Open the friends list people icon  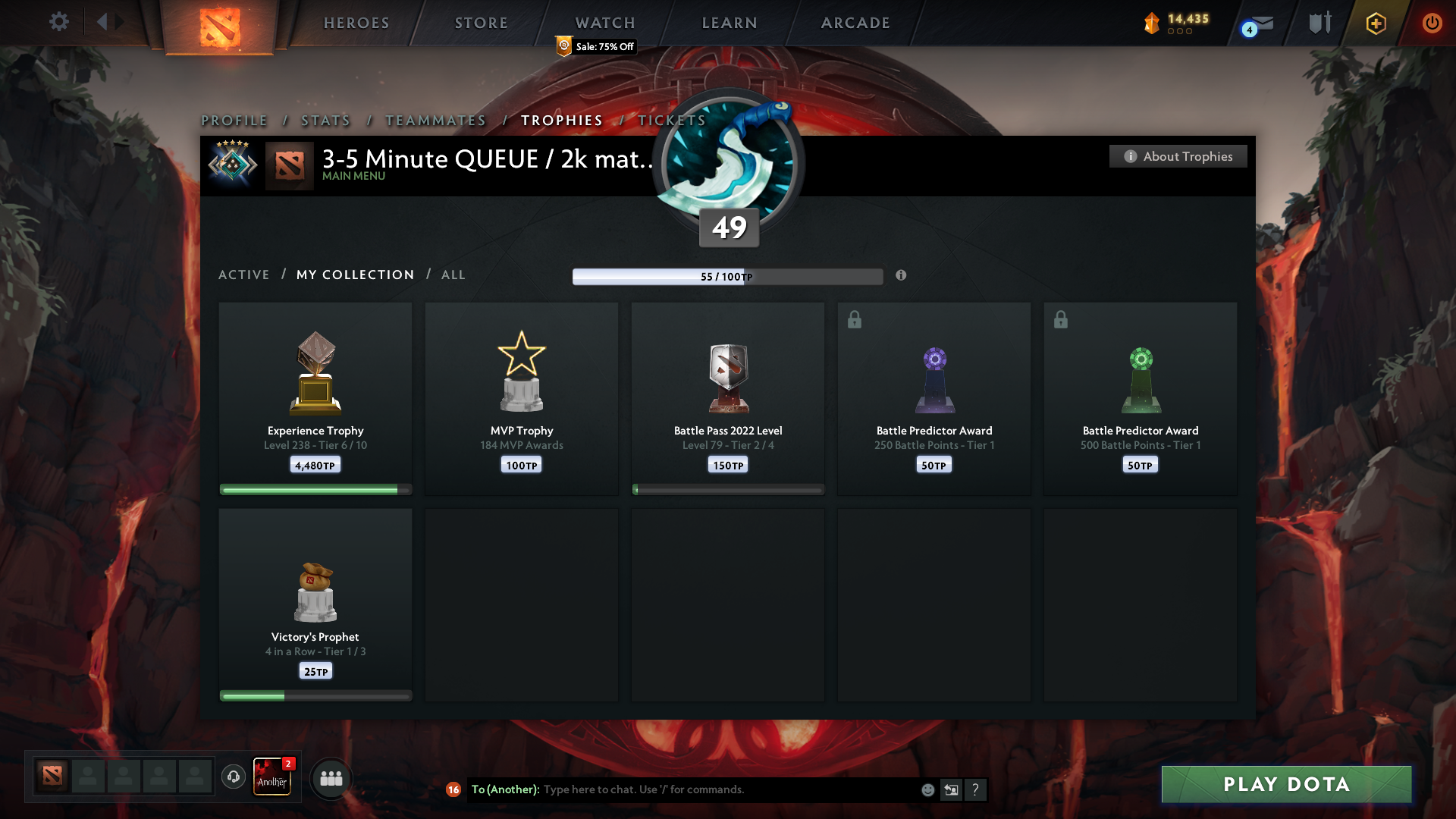pyautogui.click(x=331, y=778)
